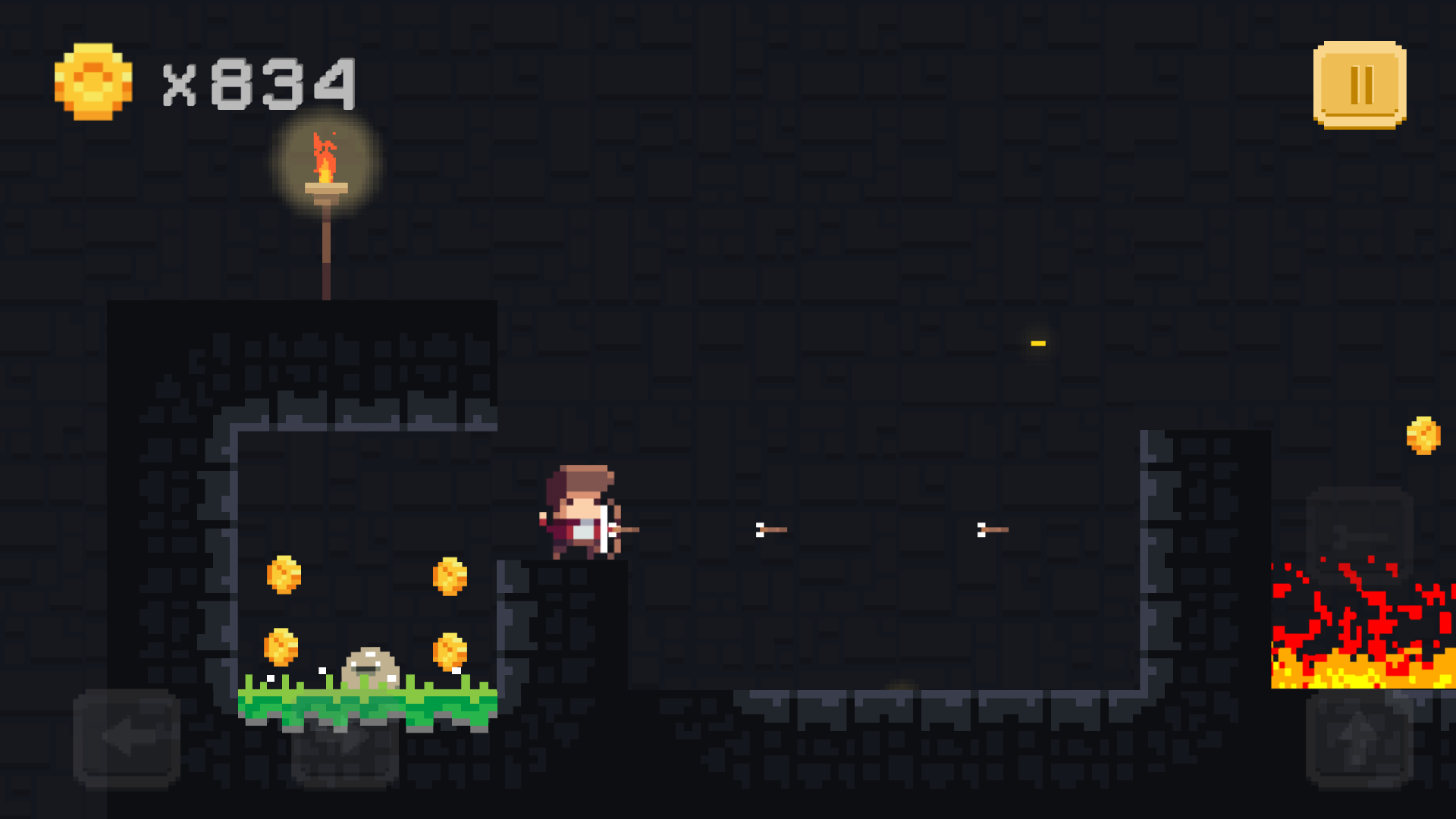Click the arrow flying closest to the archer
Viewport: 1456px width, 819px height.
tap(770, 529)
